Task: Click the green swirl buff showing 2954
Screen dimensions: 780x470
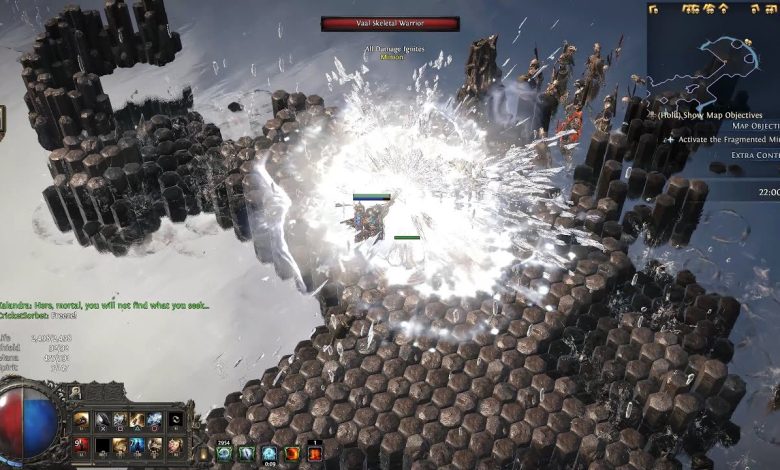Action: pos(225,453)
